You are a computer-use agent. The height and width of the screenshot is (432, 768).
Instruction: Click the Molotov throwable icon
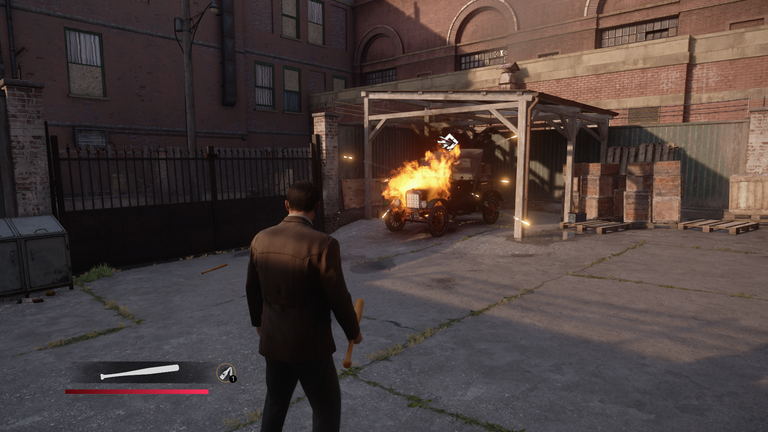click(x=226, y=373)
